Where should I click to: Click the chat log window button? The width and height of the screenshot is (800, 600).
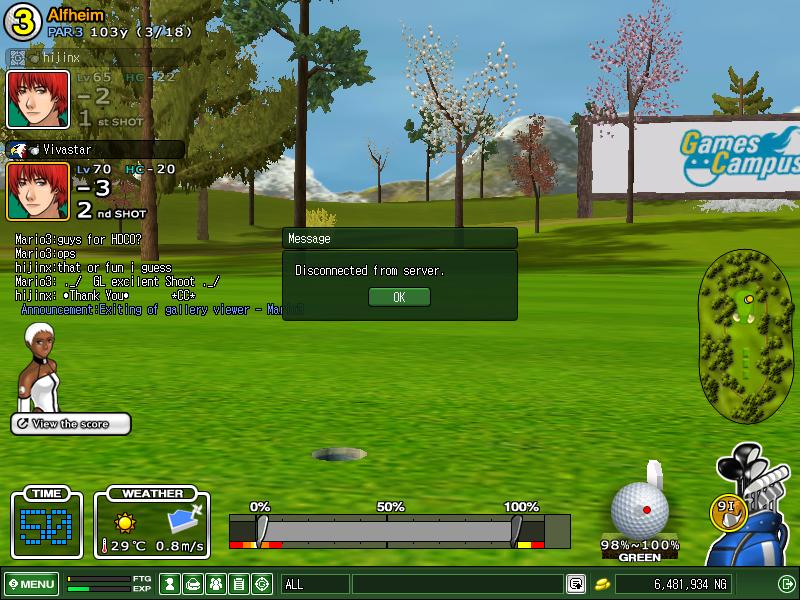[576, 584]
